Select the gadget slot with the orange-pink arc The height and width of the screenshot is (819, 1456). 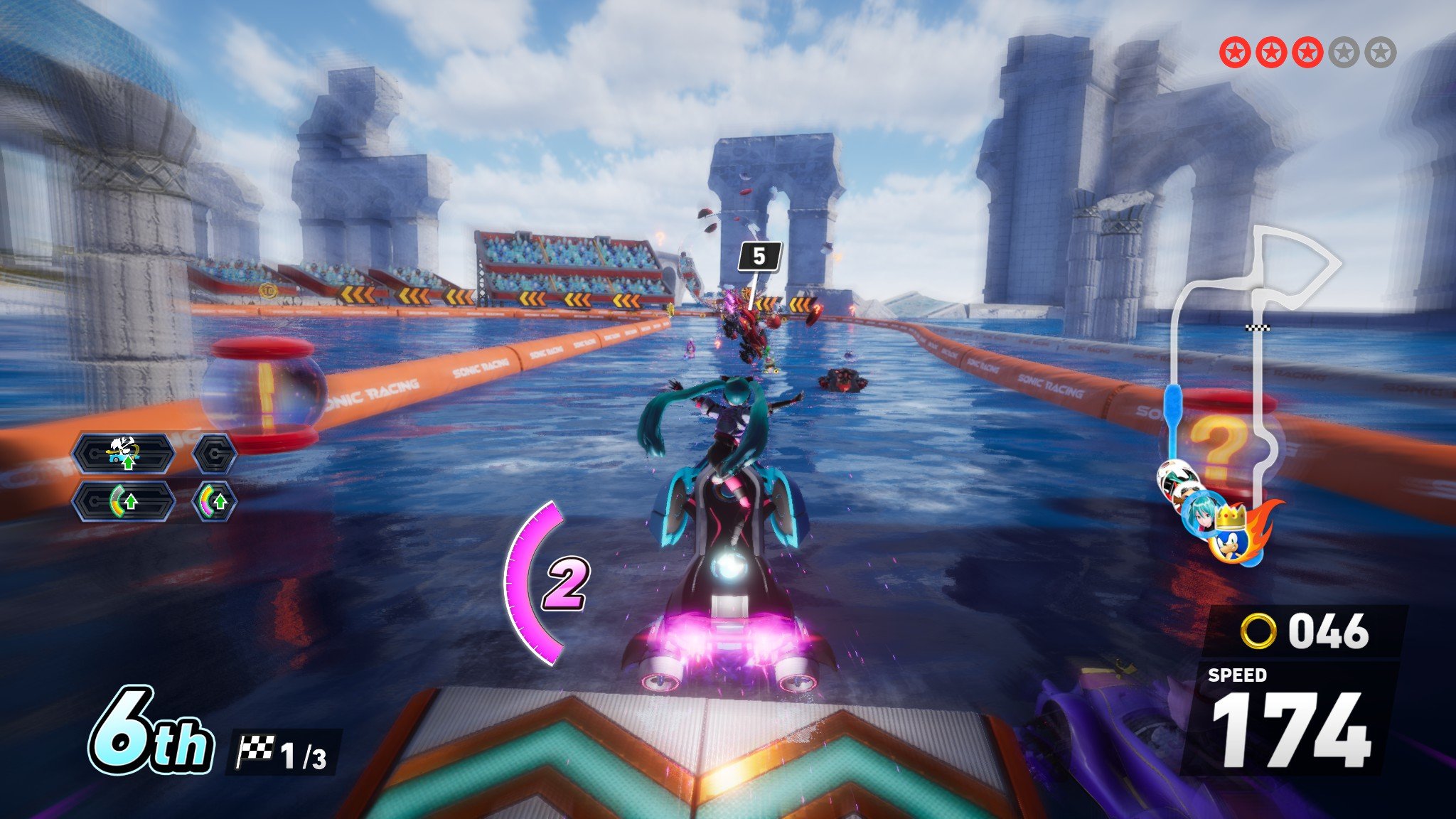pos(214,502)
